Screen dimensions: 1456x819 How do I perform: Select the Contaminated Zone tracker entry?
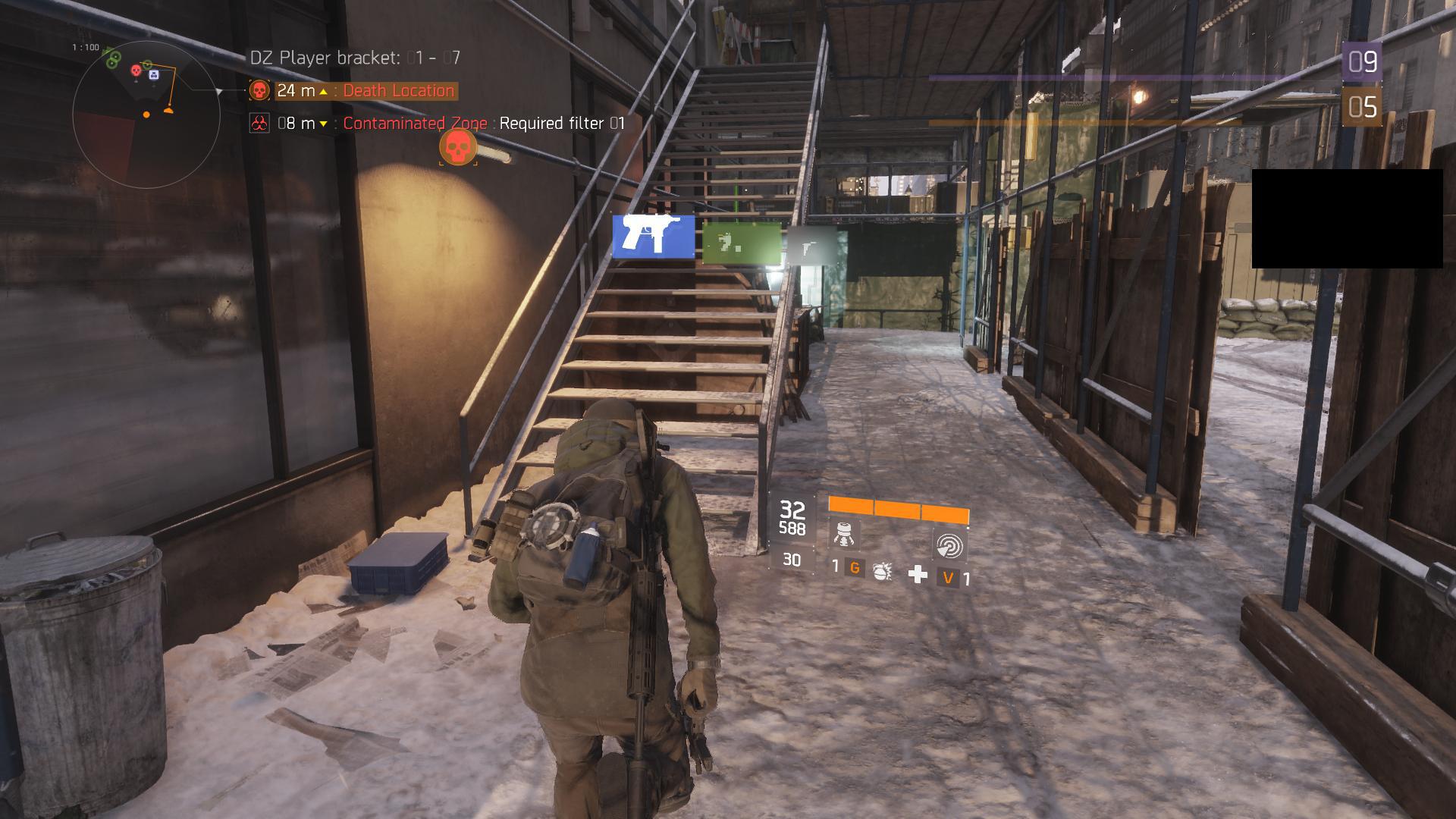tap(416, 124)
